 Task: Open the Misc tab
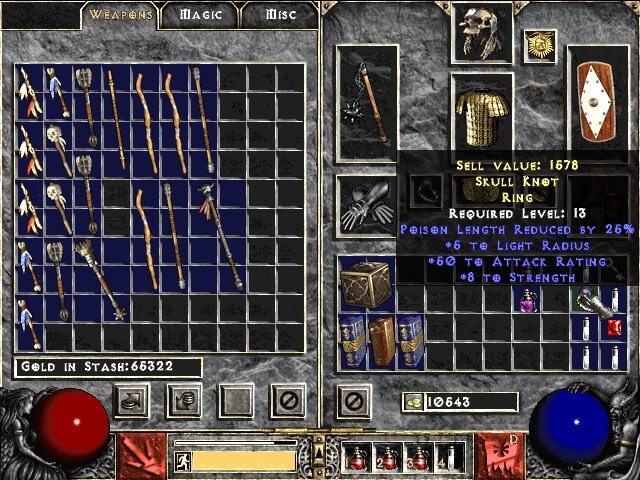(279, 15)
